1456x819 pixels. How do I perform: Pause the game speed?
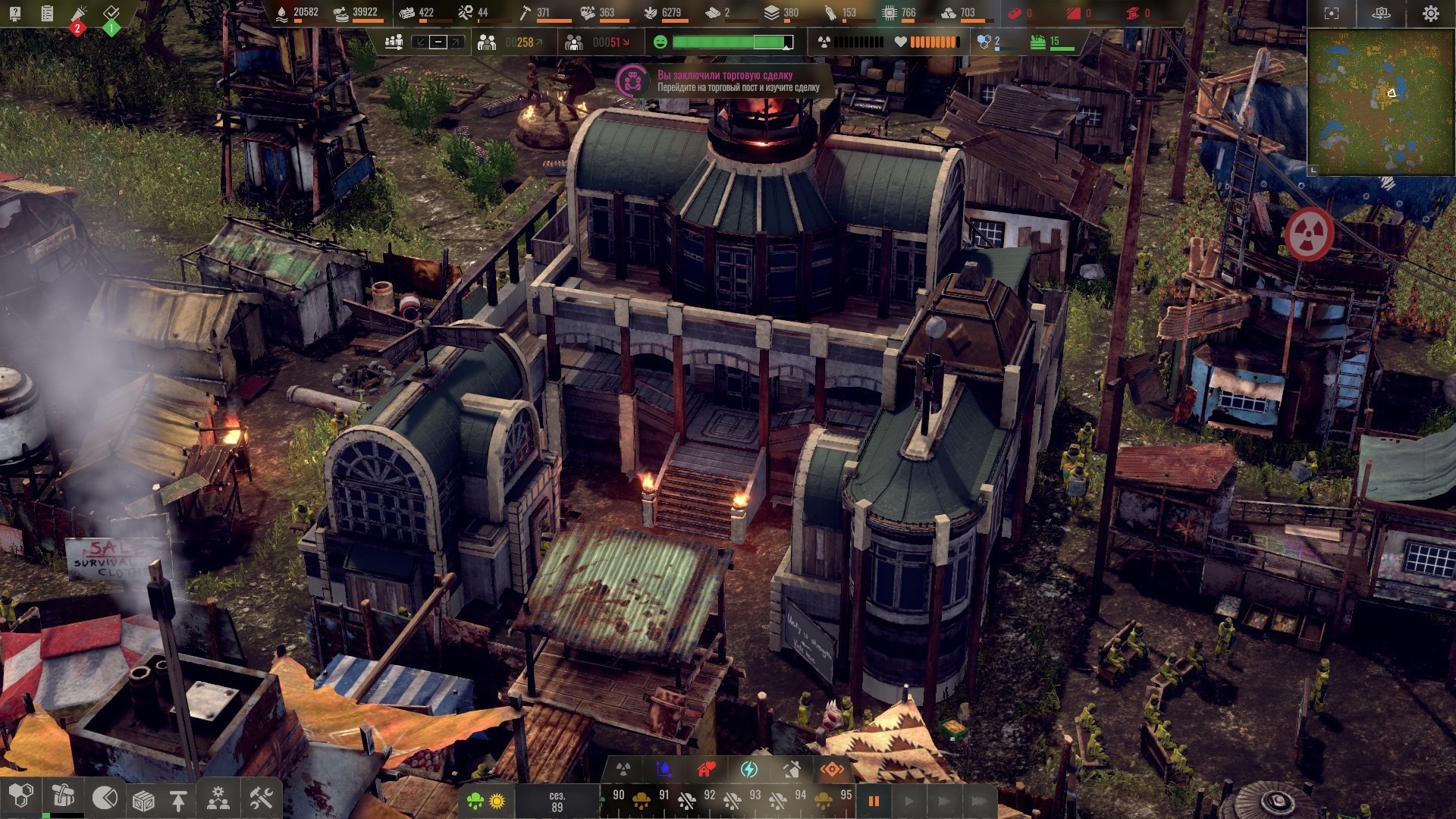874,801
